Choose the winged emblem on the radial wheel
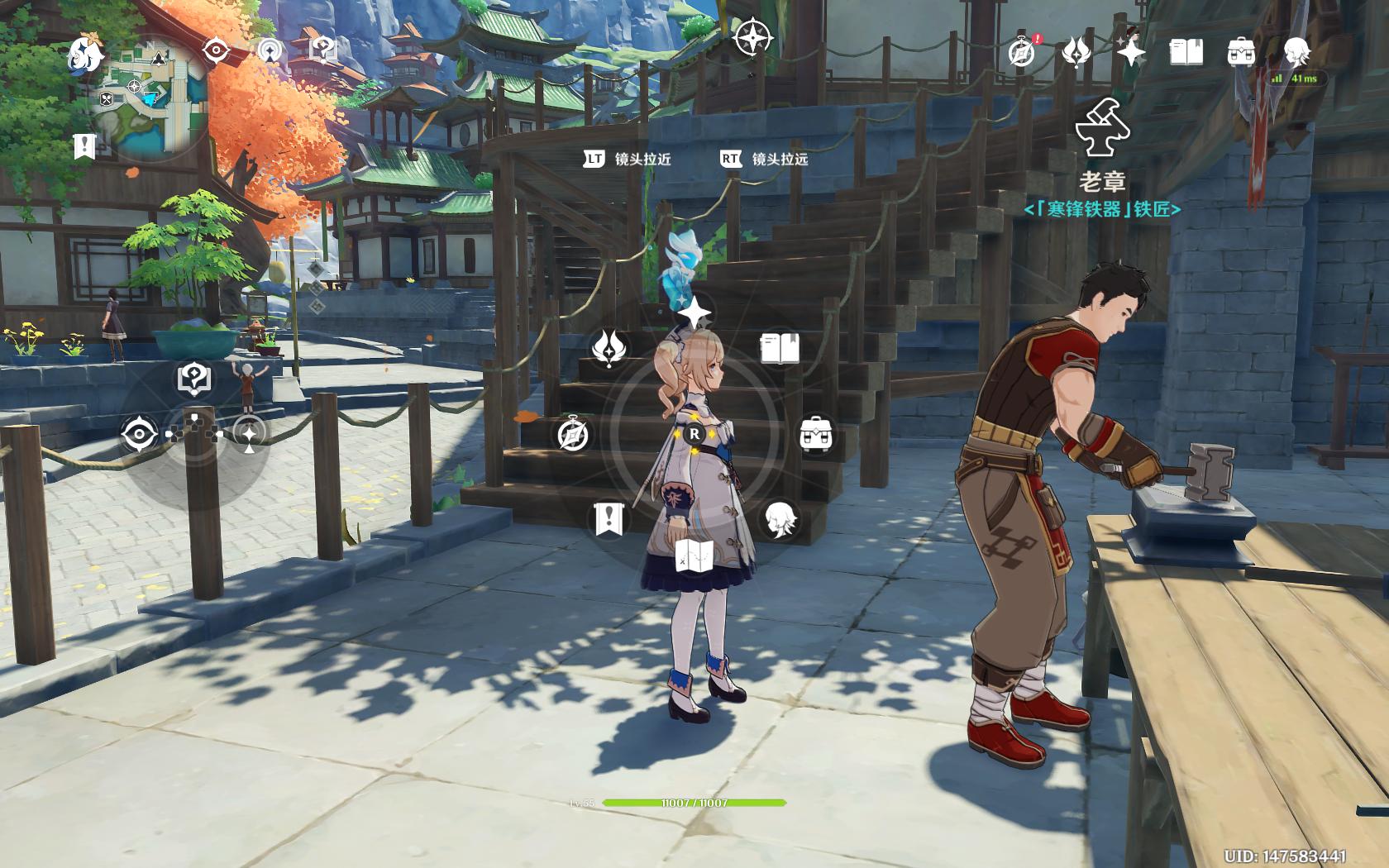 pyautogui.click(x=610, y=348)
